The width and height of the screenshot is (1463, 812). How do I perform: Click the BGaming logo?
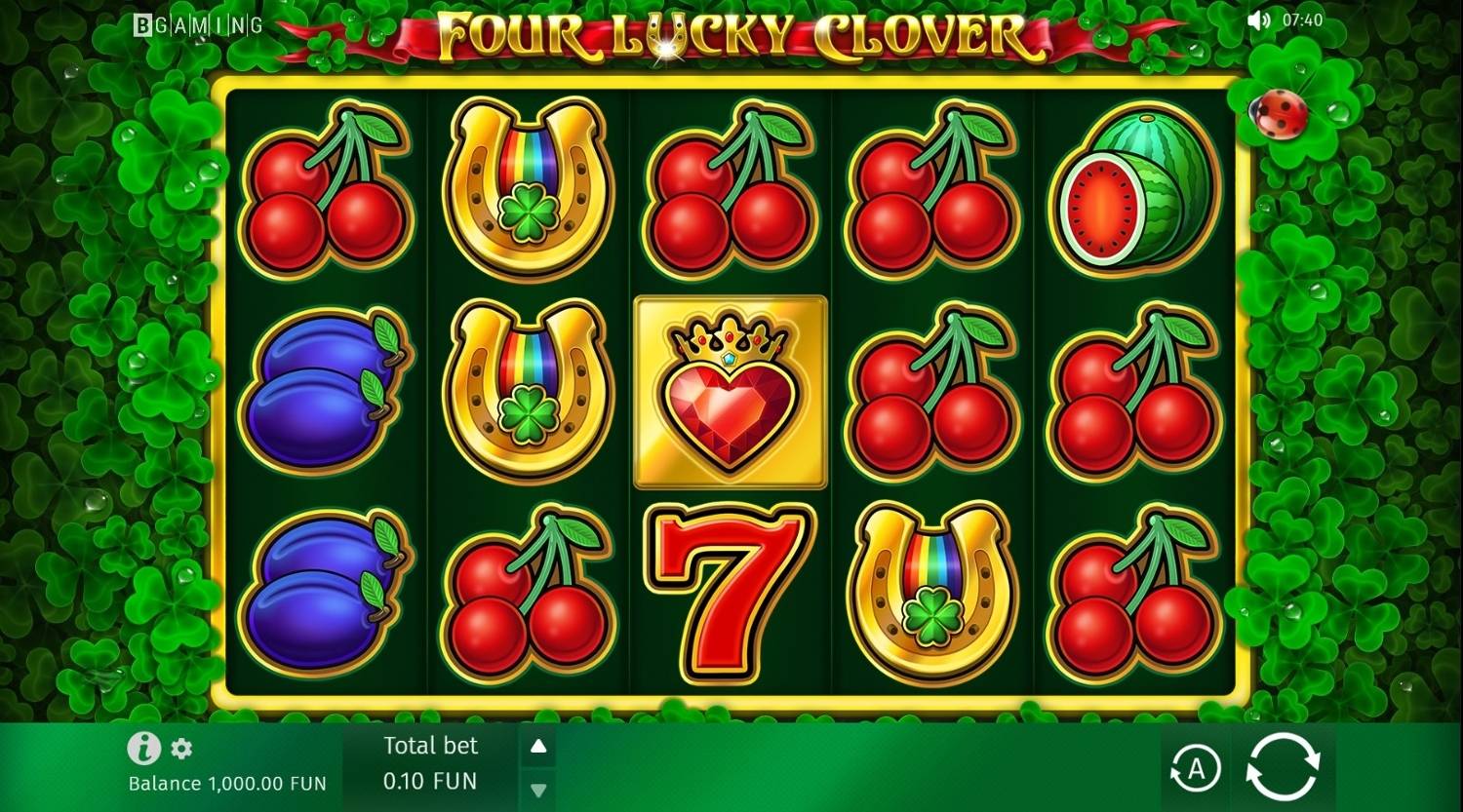200,27
